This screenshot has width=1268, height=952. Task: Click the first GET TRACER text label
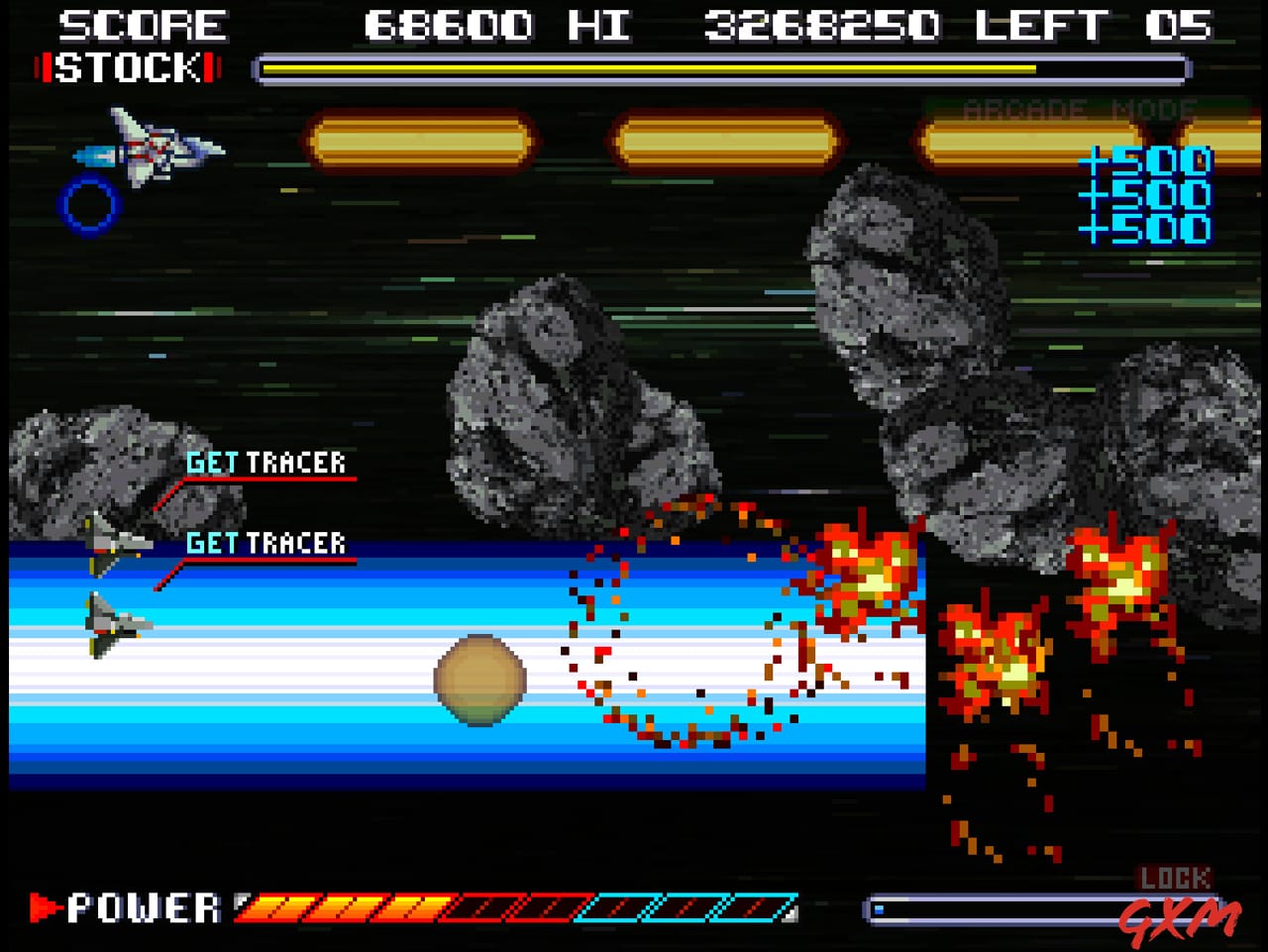point(267,461)
